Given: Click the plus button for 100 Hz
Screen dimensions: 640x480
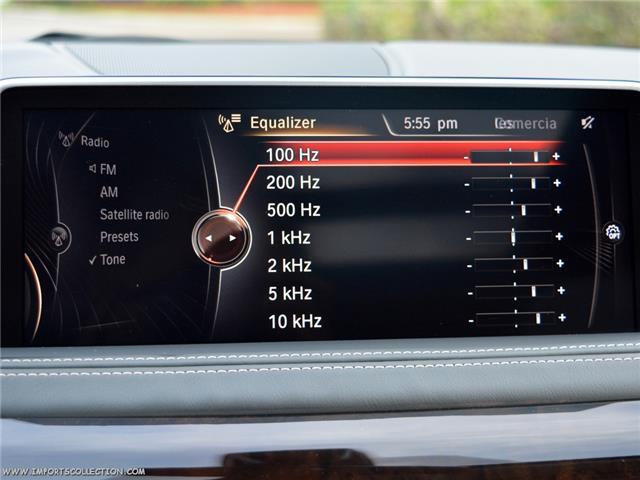Looking at the screenshot, I should tap(556, 157).
